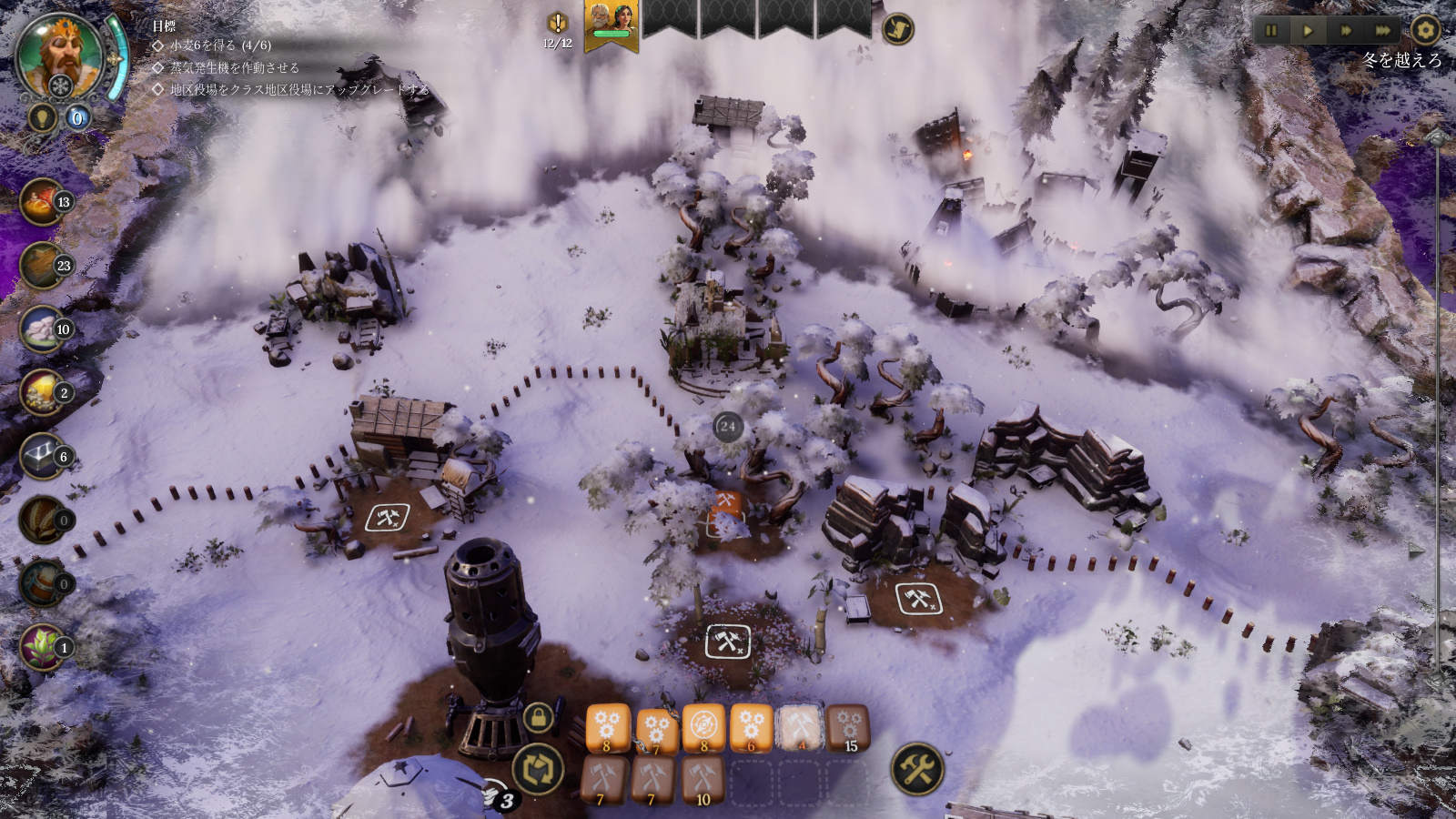Select the wood planks resource icon
The width and height of the screenshot is (1456, 819).
(43, 266)
